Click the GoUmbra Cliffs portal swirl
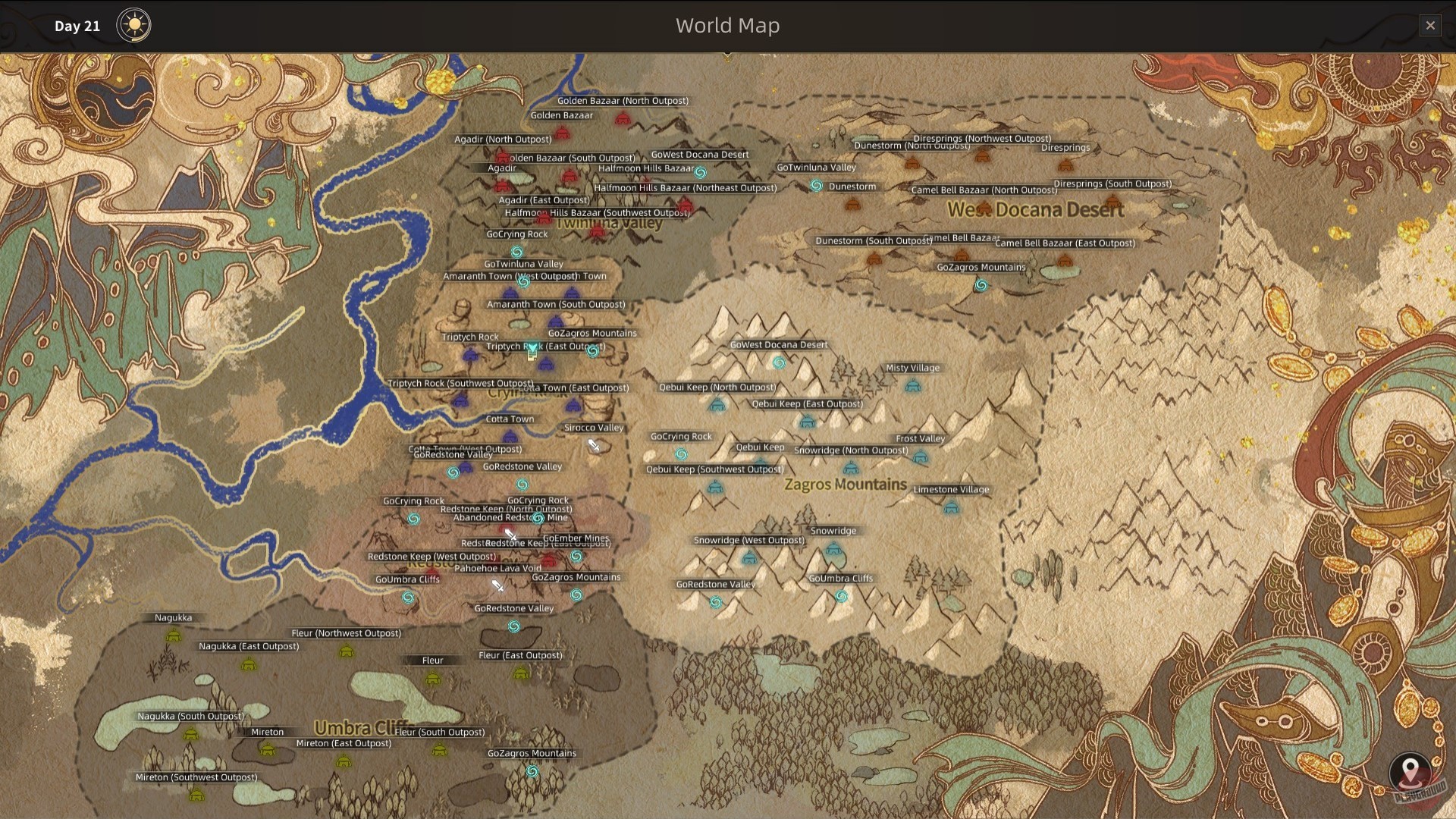Image resolution: width=1456 pixels, height=819 pixels. tap(407, 597)
